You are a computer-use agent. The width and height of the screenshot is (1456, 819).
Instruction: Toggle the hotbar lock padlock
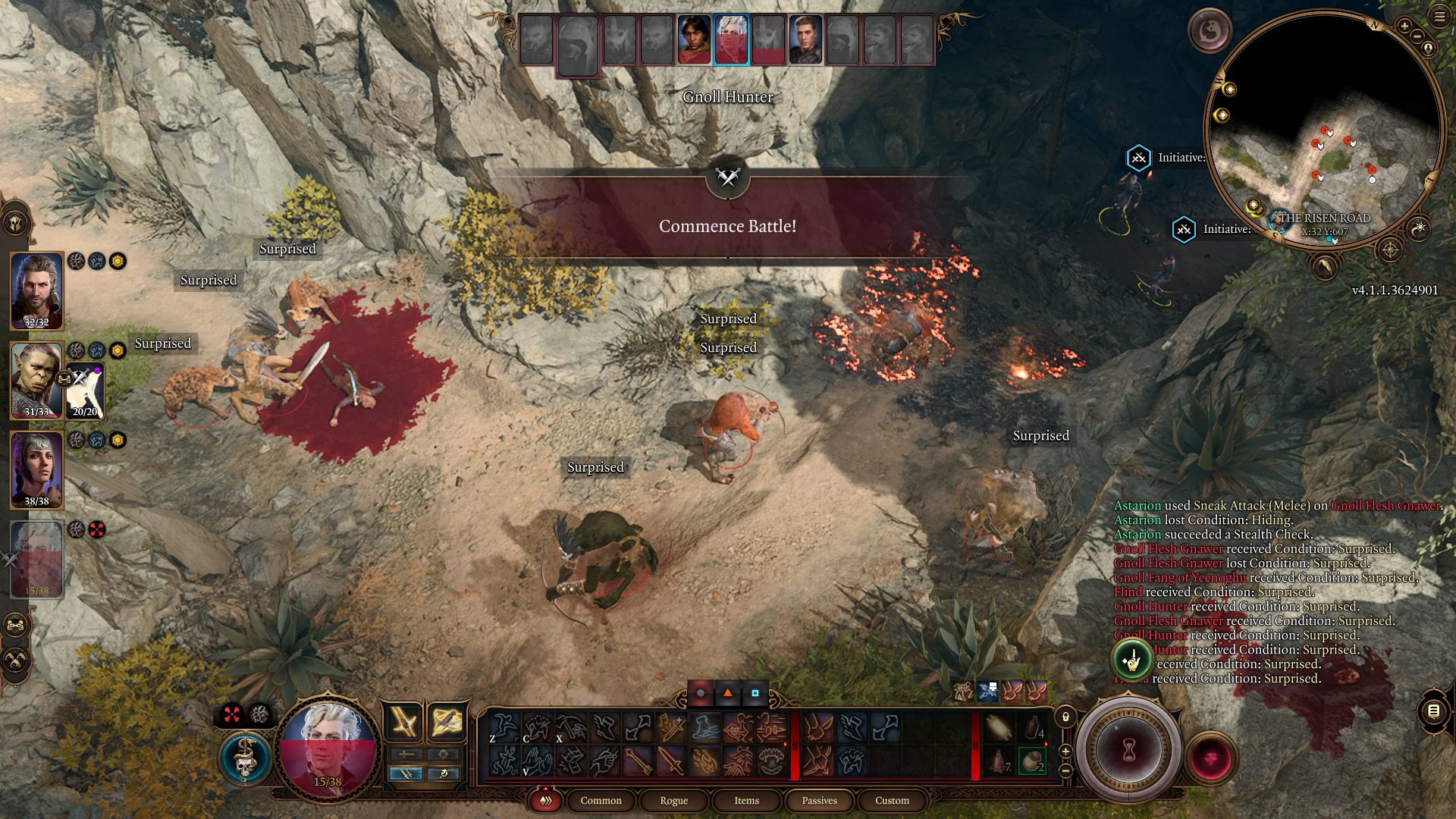pos(1065,717)
